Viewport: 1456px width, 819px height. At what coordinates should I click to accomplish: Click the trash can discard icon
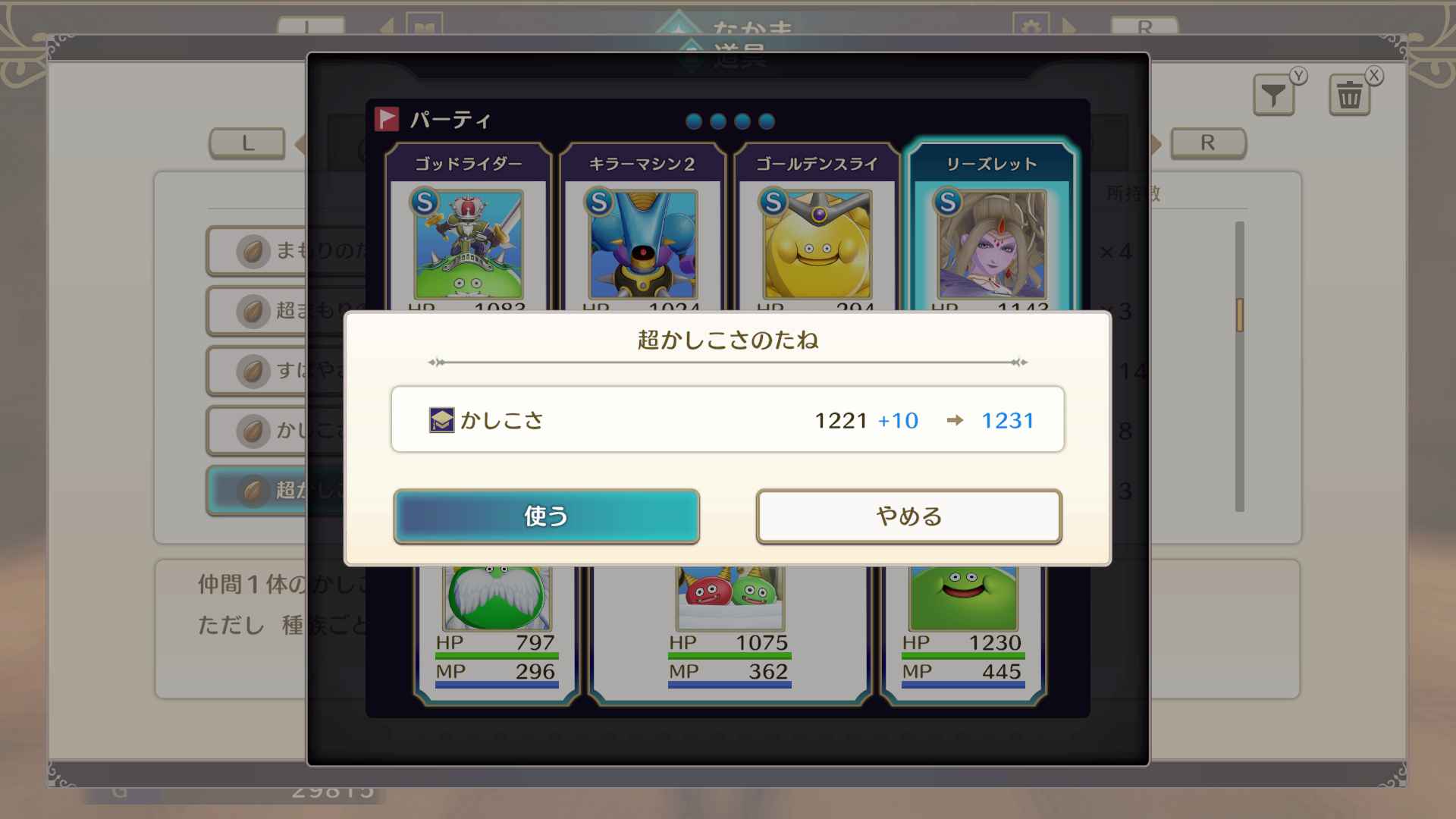pyautogui.click(x=1349, y=93)
